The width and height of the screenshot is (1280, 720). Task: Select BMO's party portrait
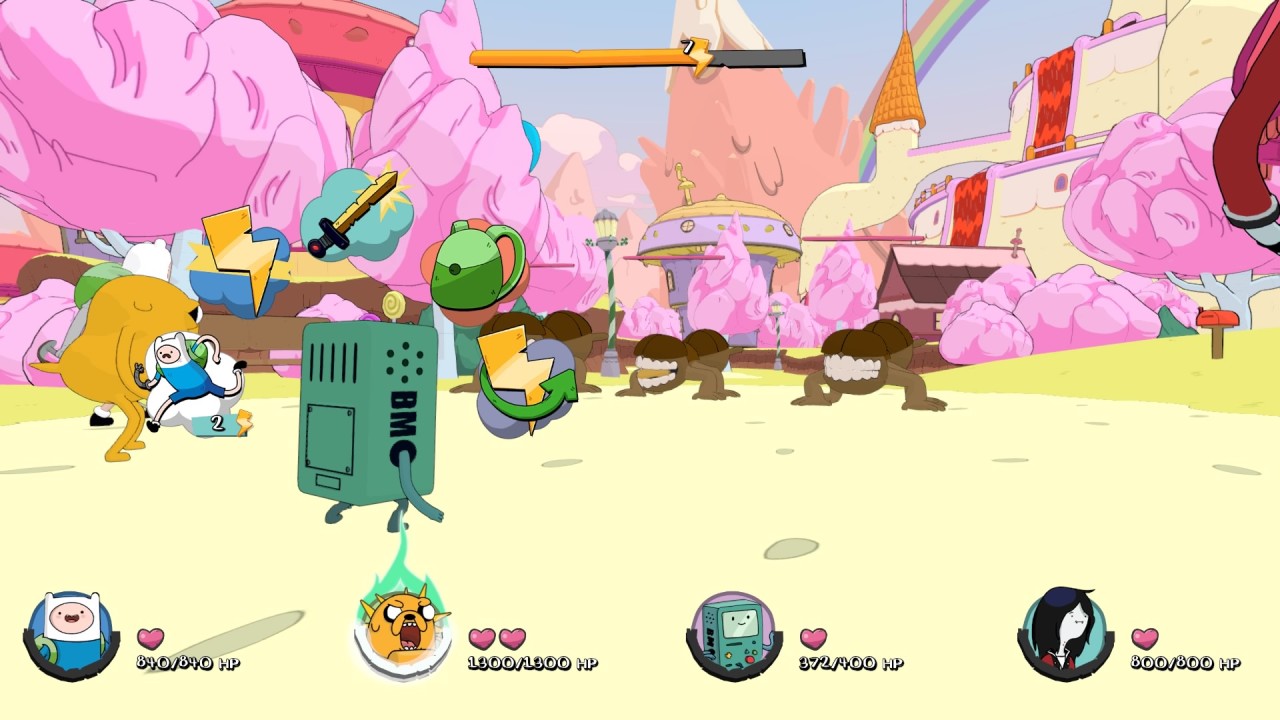[734, 634]
